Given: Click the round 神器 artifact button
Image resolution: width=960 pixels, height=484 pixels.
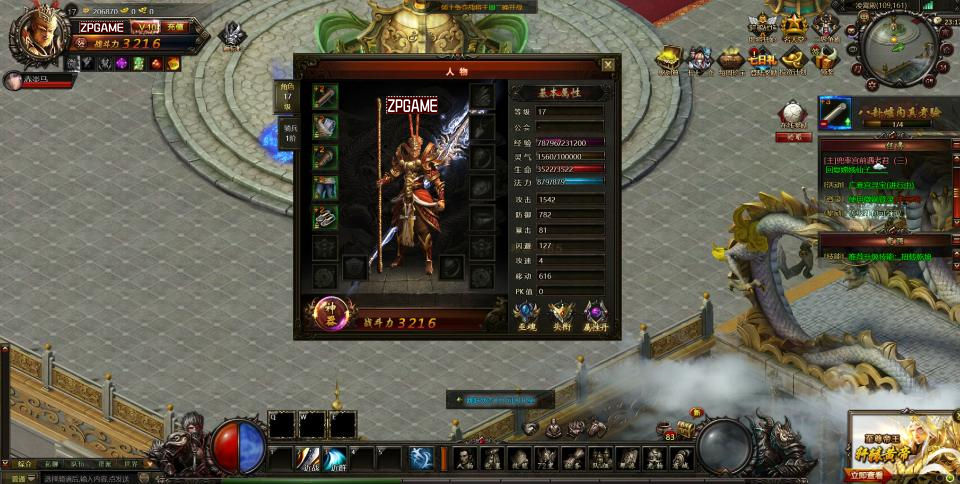Looking at the screenshot, I should (x=326, y=314).
